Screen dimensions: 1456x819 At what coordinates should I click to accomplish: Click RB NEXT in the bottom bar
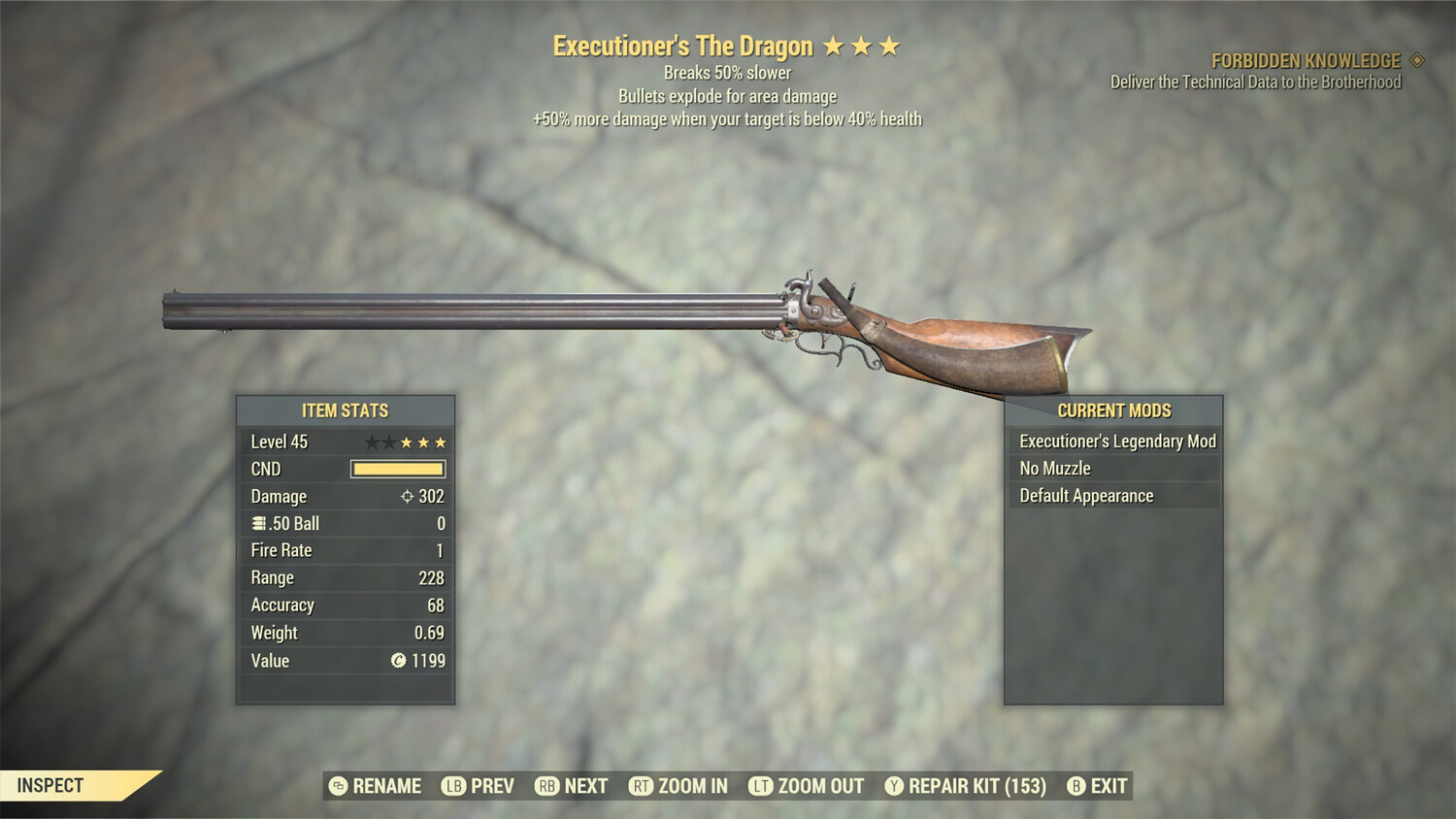571,786
